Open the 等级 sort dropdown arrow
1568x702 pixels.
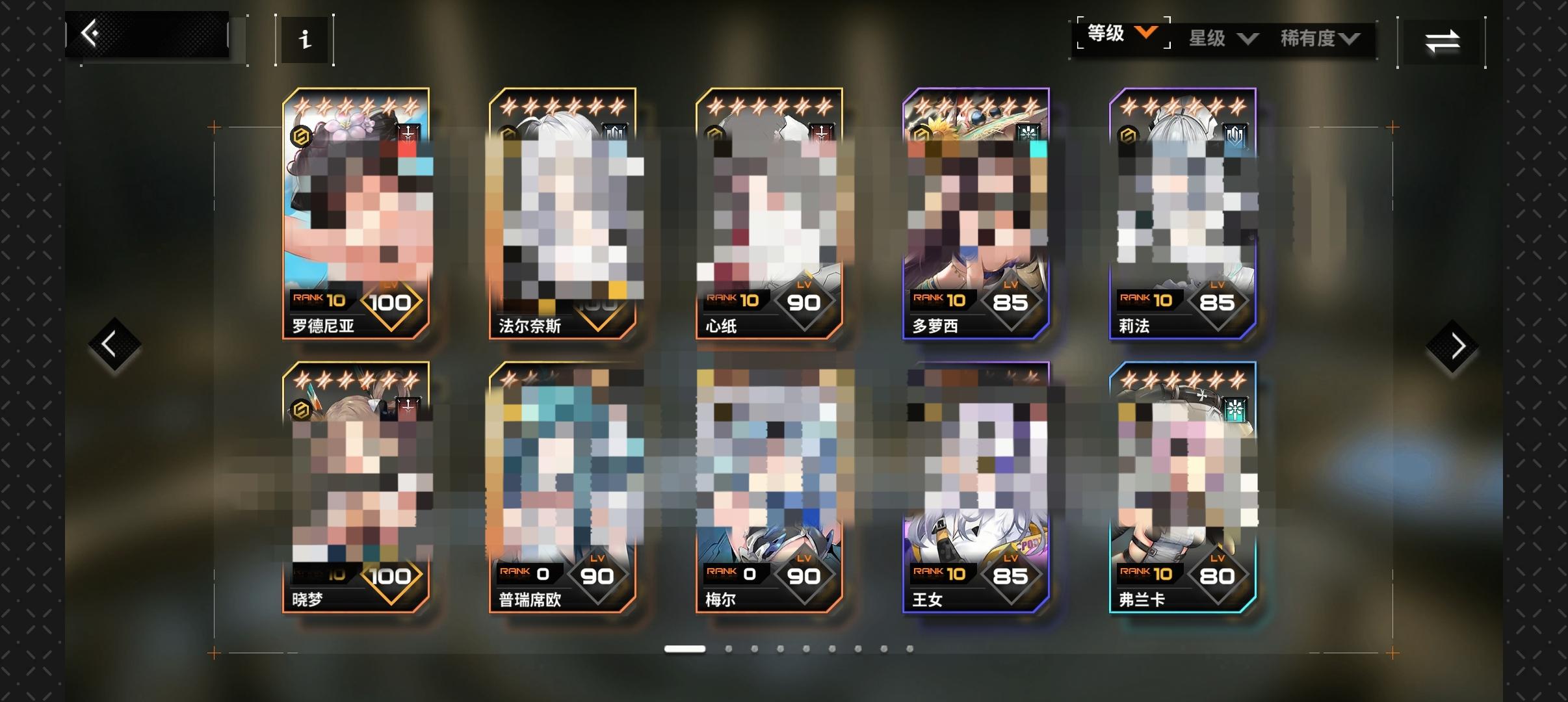pyautogui.click(x=1147, y=34)
